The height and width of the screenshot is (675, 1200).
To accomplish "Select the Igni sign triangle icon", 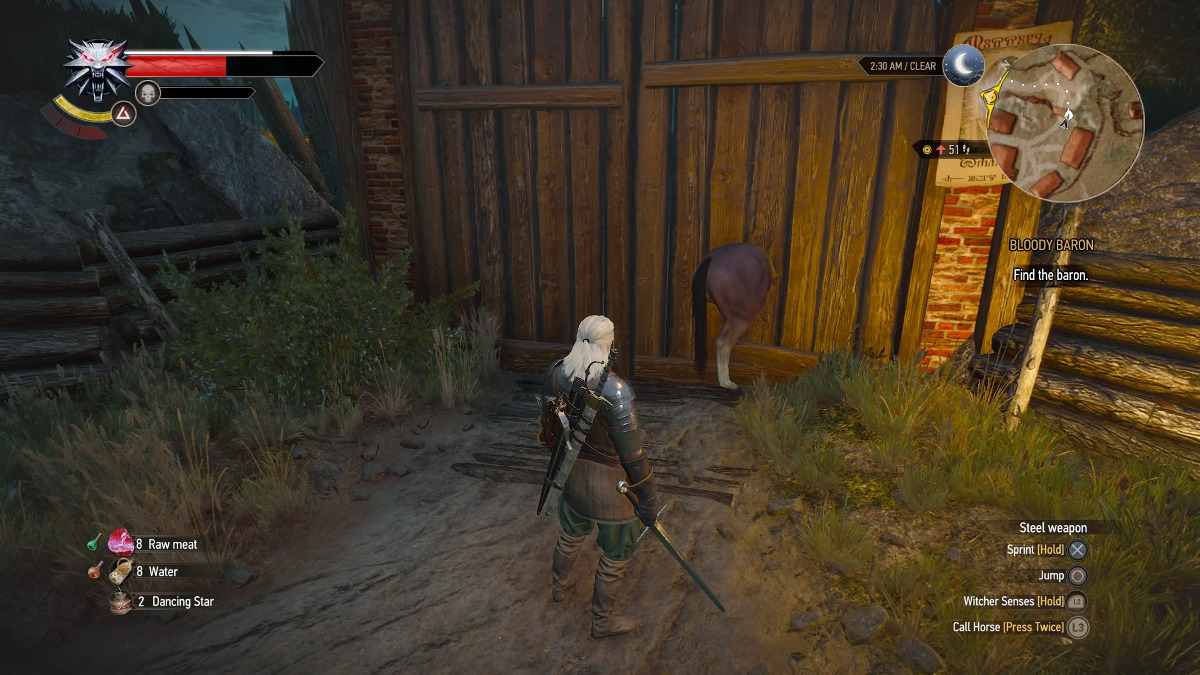I will tap(123, 112).
